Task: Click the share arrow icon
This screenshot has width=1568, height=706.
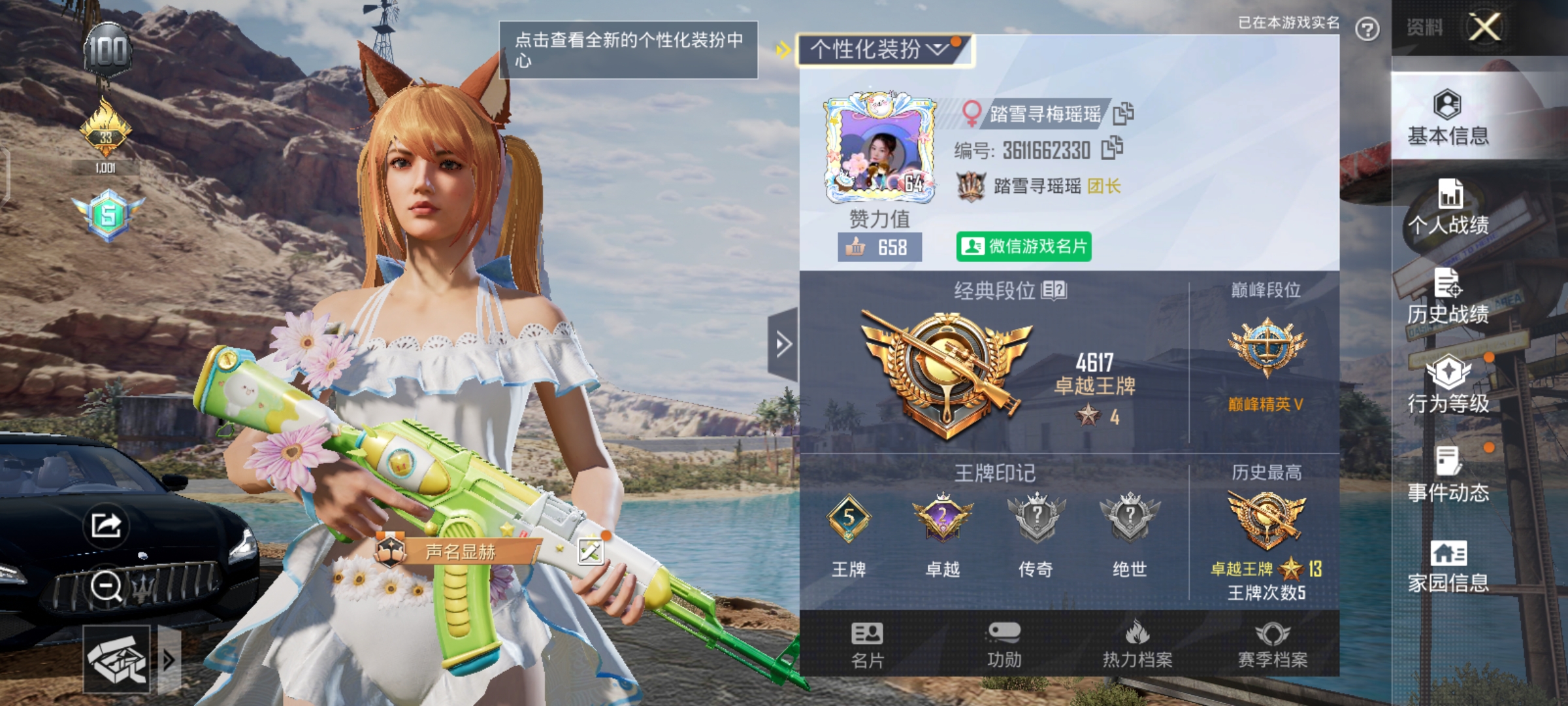Action: click(x=106, y=524)
